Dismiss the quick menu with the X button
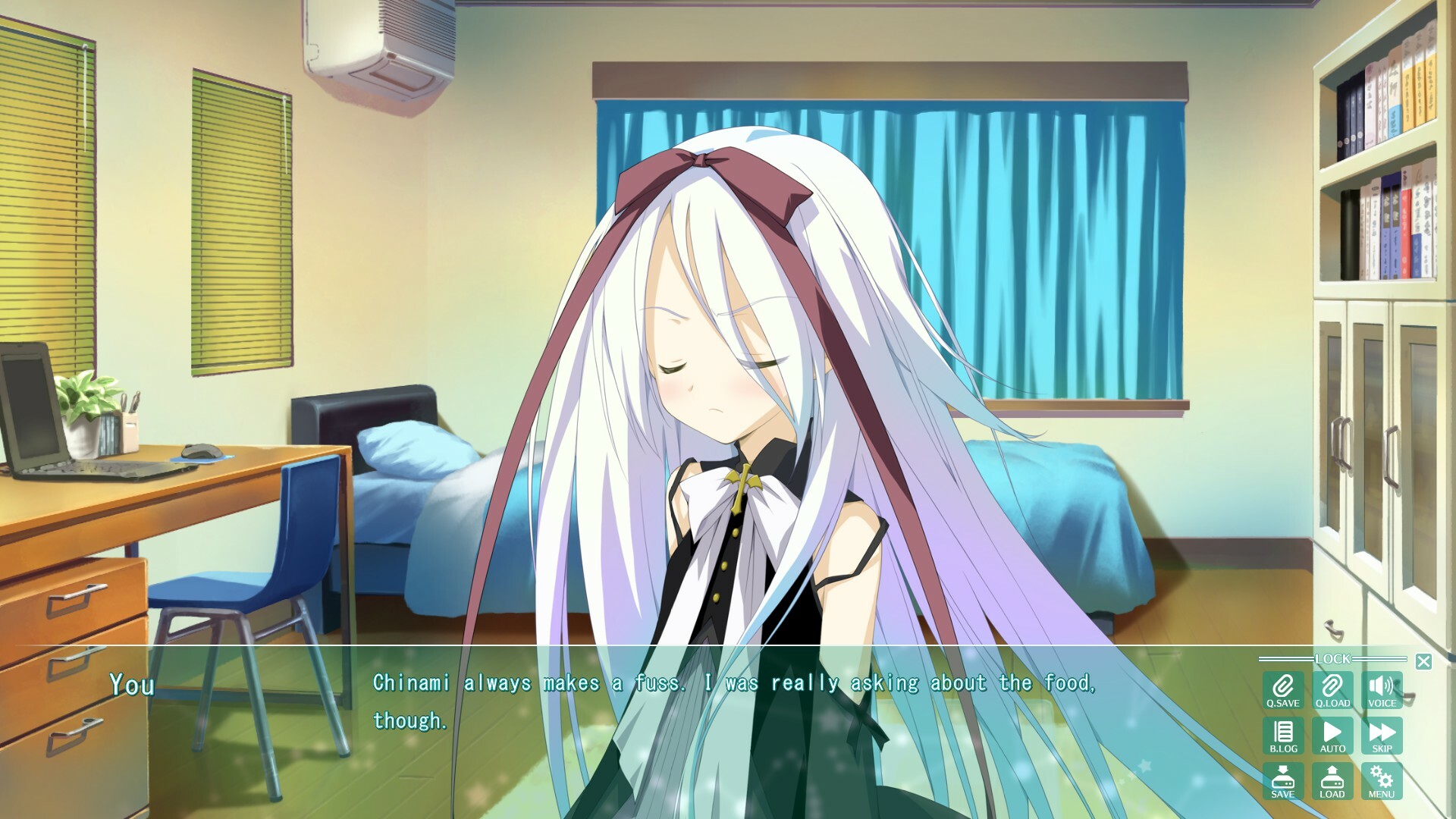The image size is (1456, 819). pos(1424,661)
